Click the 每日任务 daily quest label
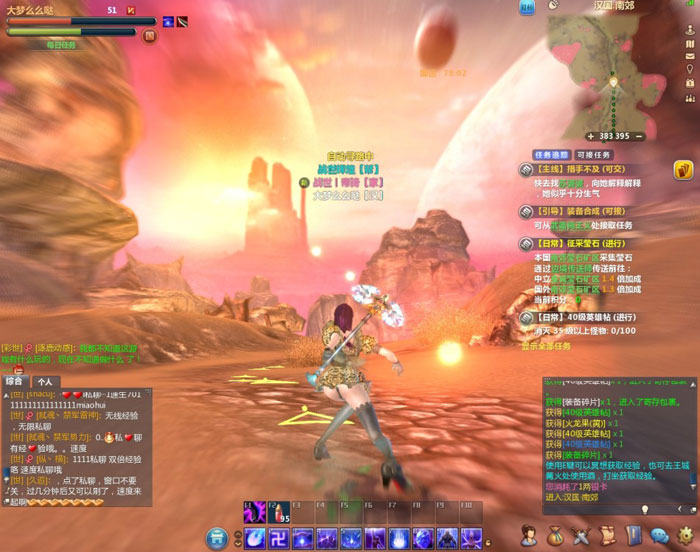The width and height of the screenshot is (700, 552). 60,45
